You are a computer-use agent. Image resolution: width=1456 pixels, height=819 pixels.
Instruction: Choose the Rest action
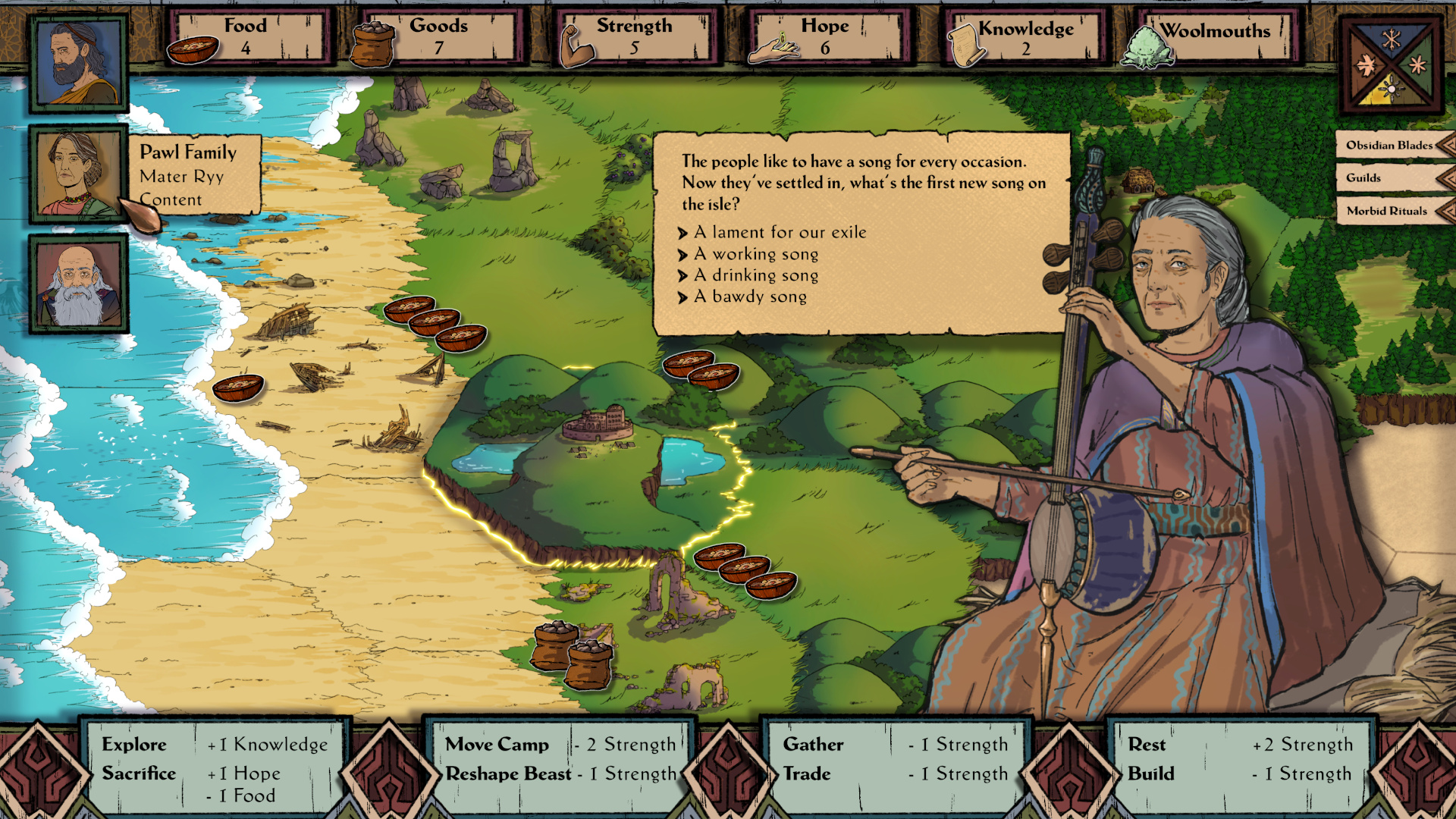pyautogui.click(x=1147, y=745)
